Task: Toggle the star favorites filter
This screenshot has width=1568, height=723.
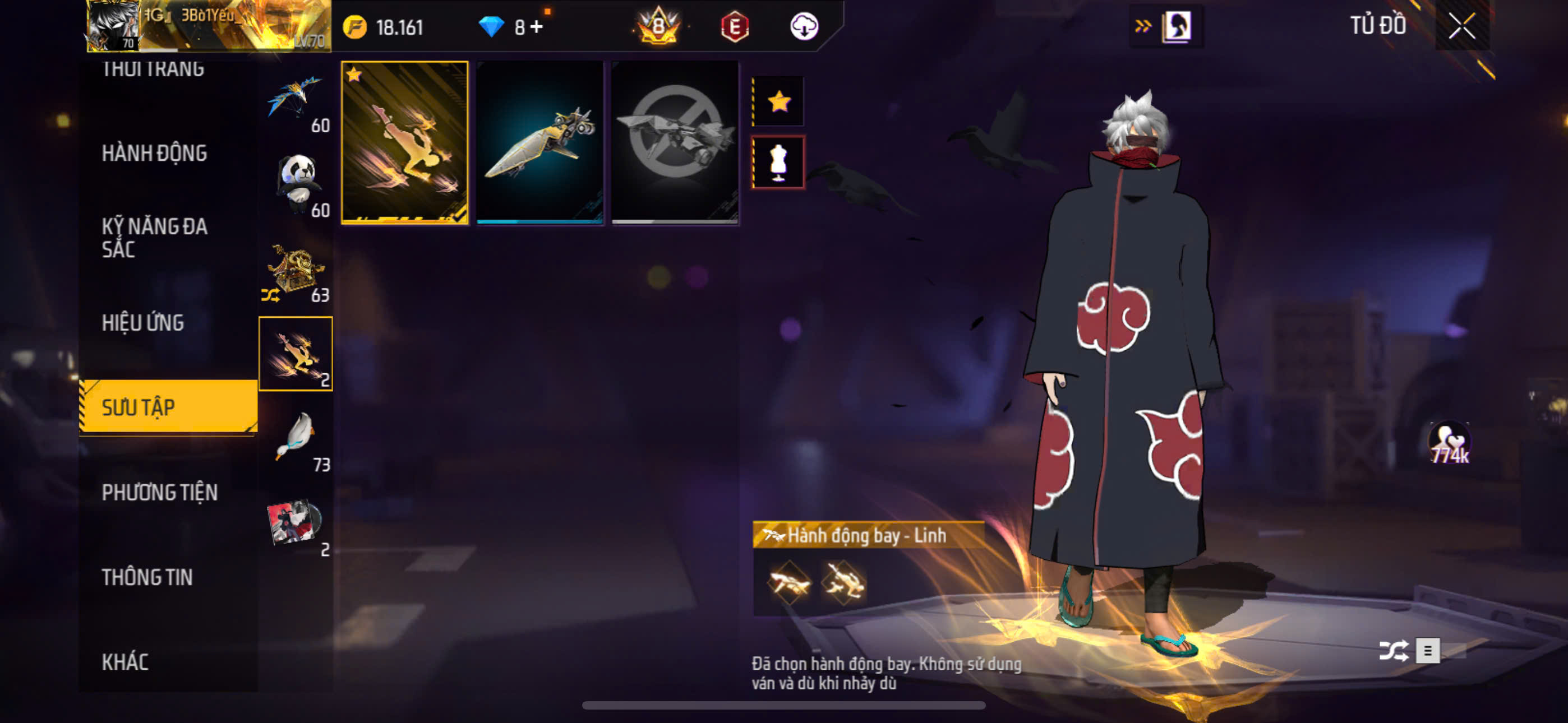Action: (778, 101)
